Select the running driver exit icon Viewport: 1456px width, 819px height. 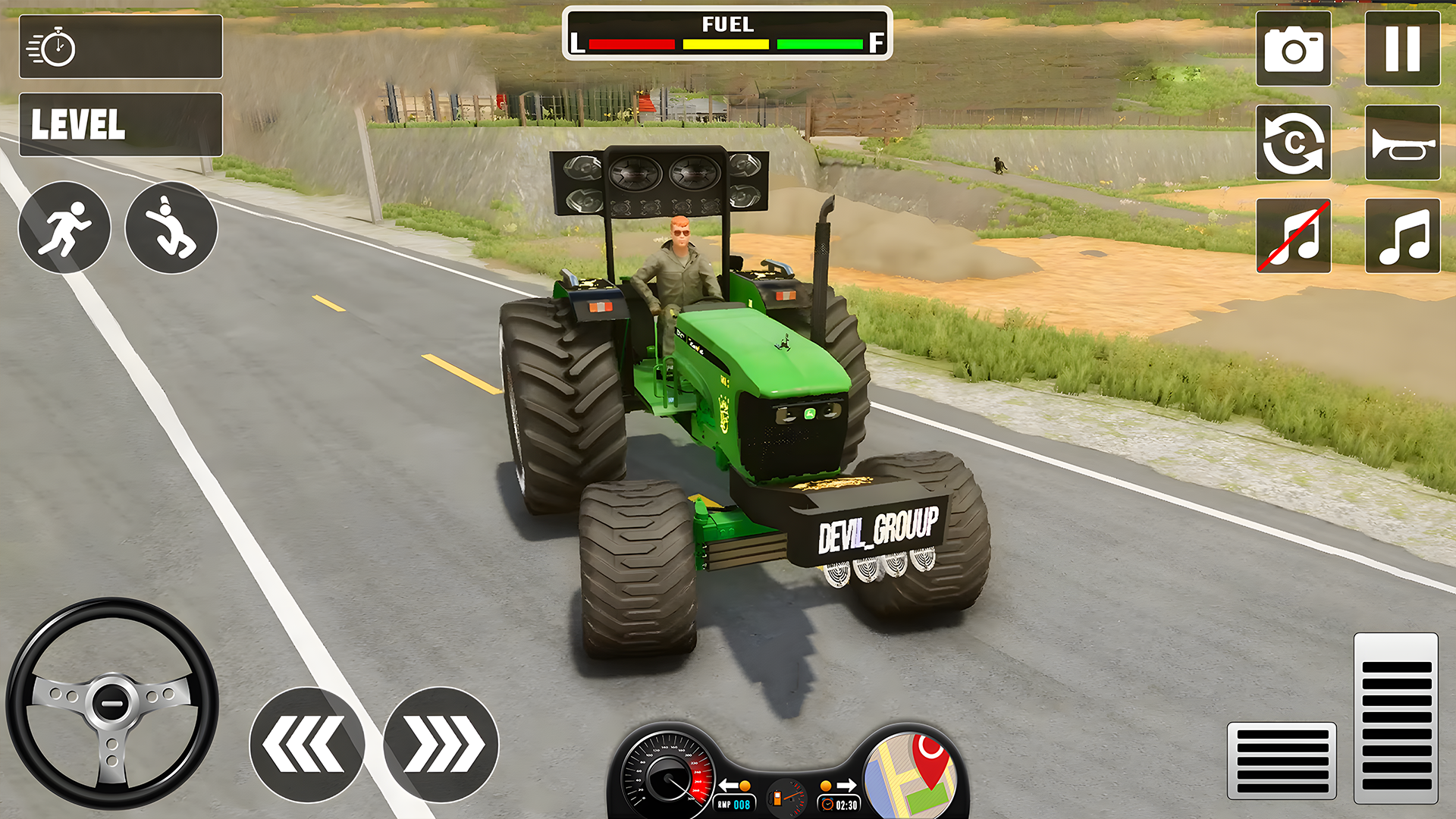click(x=64, y=227)
